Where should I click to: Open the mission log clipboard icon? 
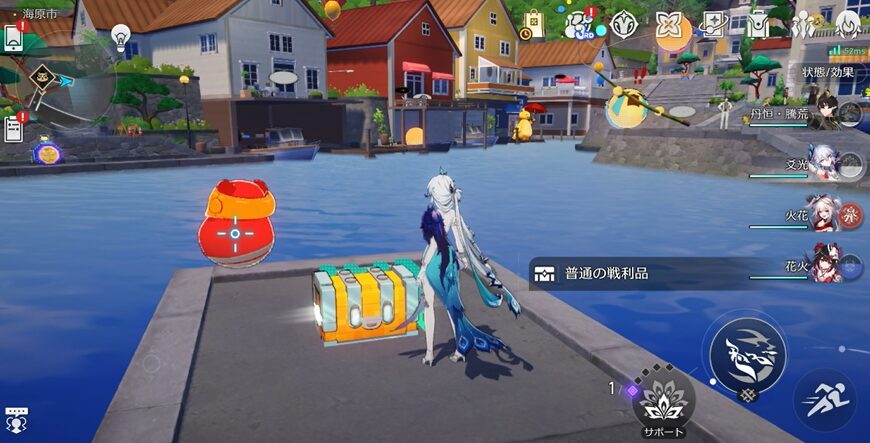click(14, 128)
